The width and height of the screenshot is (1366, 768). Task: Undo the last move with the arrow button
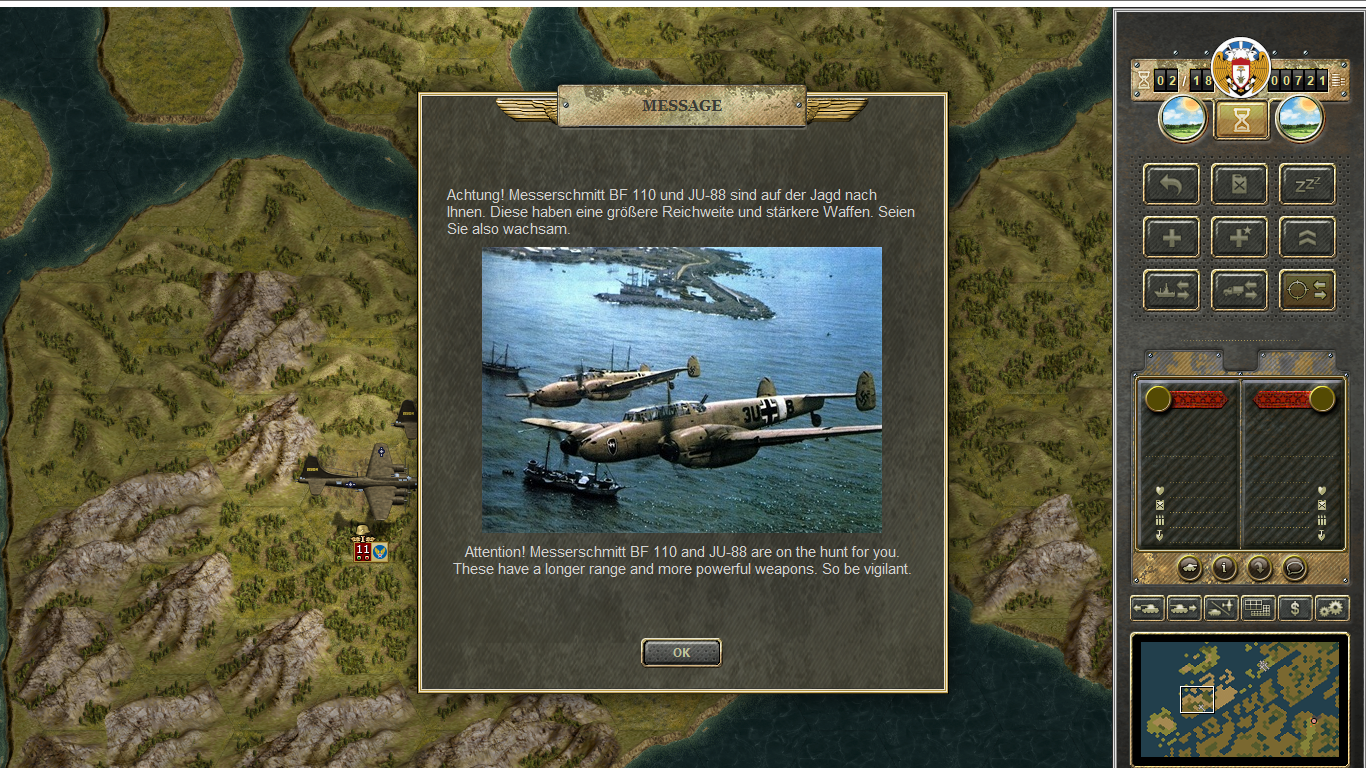[1171, 184]
